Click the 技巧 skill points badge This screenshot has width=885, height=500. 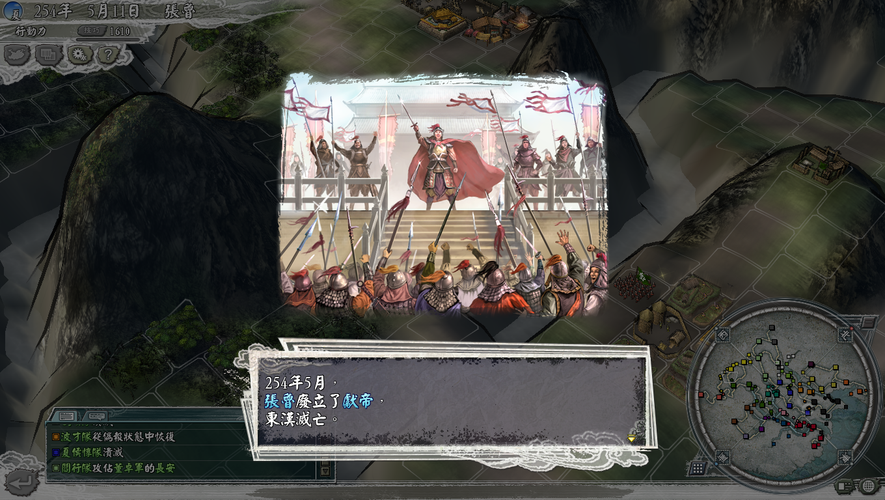[91, 31]
